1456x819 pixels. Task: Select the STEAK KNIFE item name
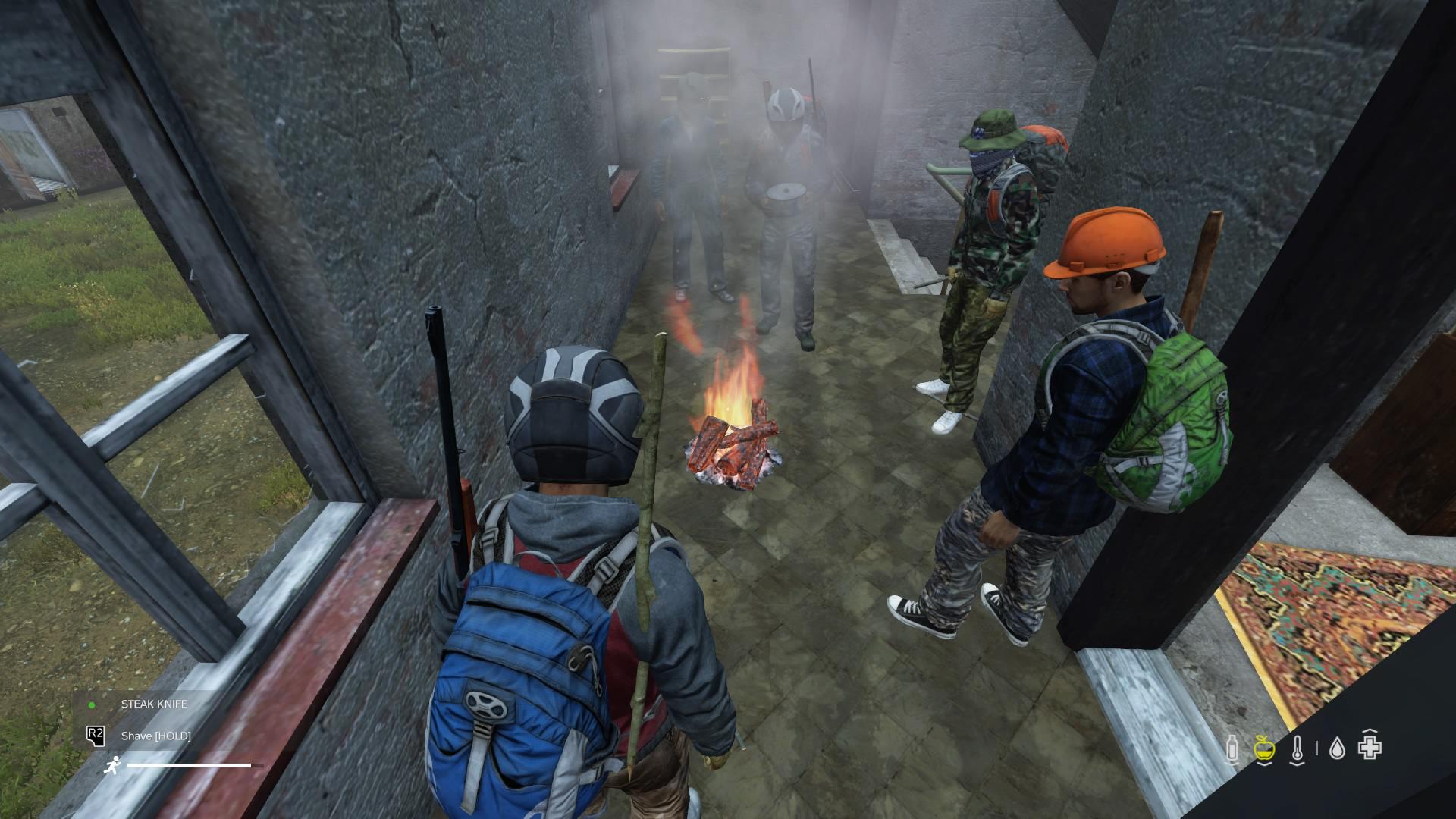(153, 704)
